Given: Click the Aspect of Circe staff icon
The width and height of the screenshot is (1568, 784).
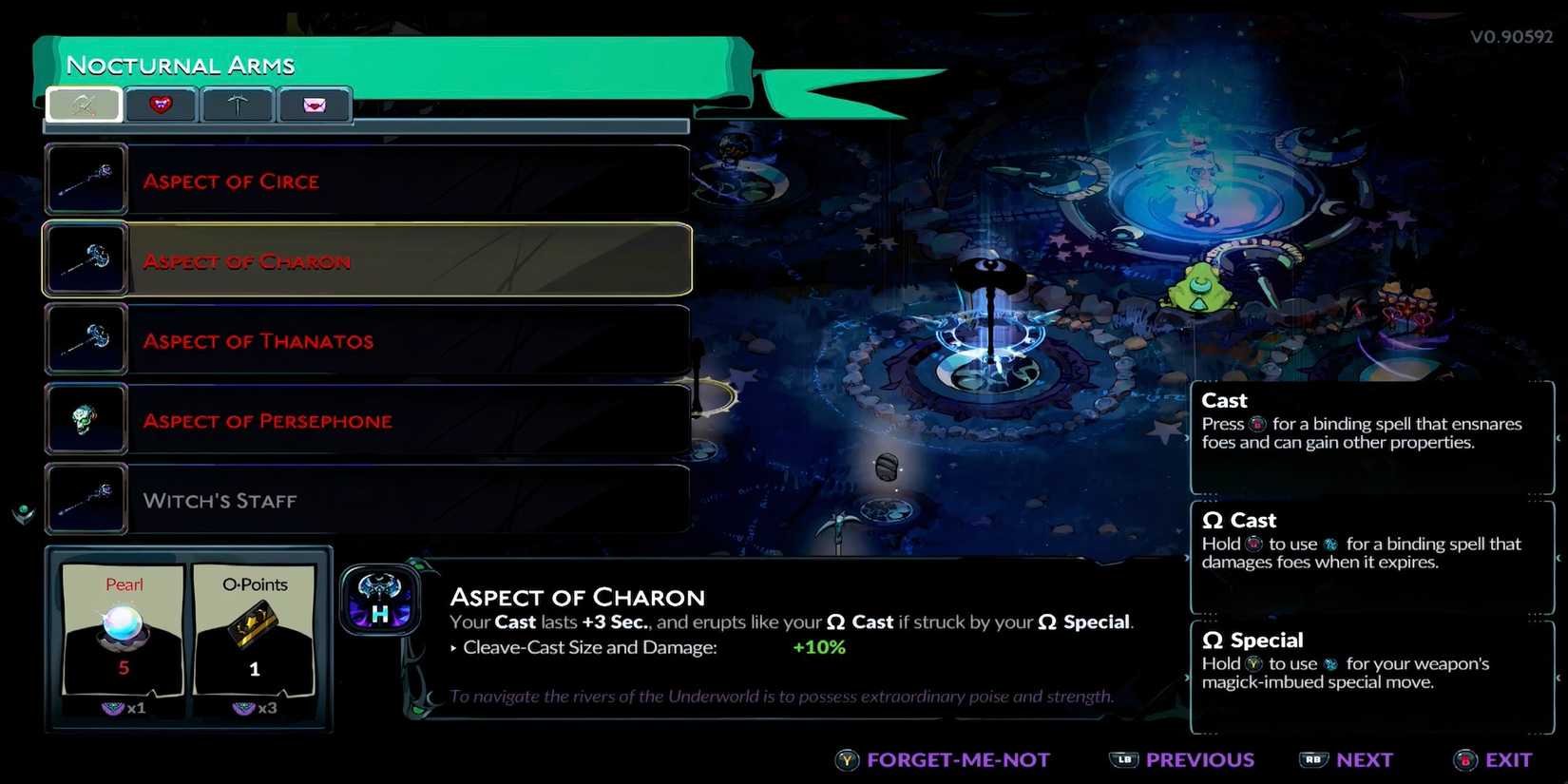Looking at the screenshot, I should coord(86,179).
